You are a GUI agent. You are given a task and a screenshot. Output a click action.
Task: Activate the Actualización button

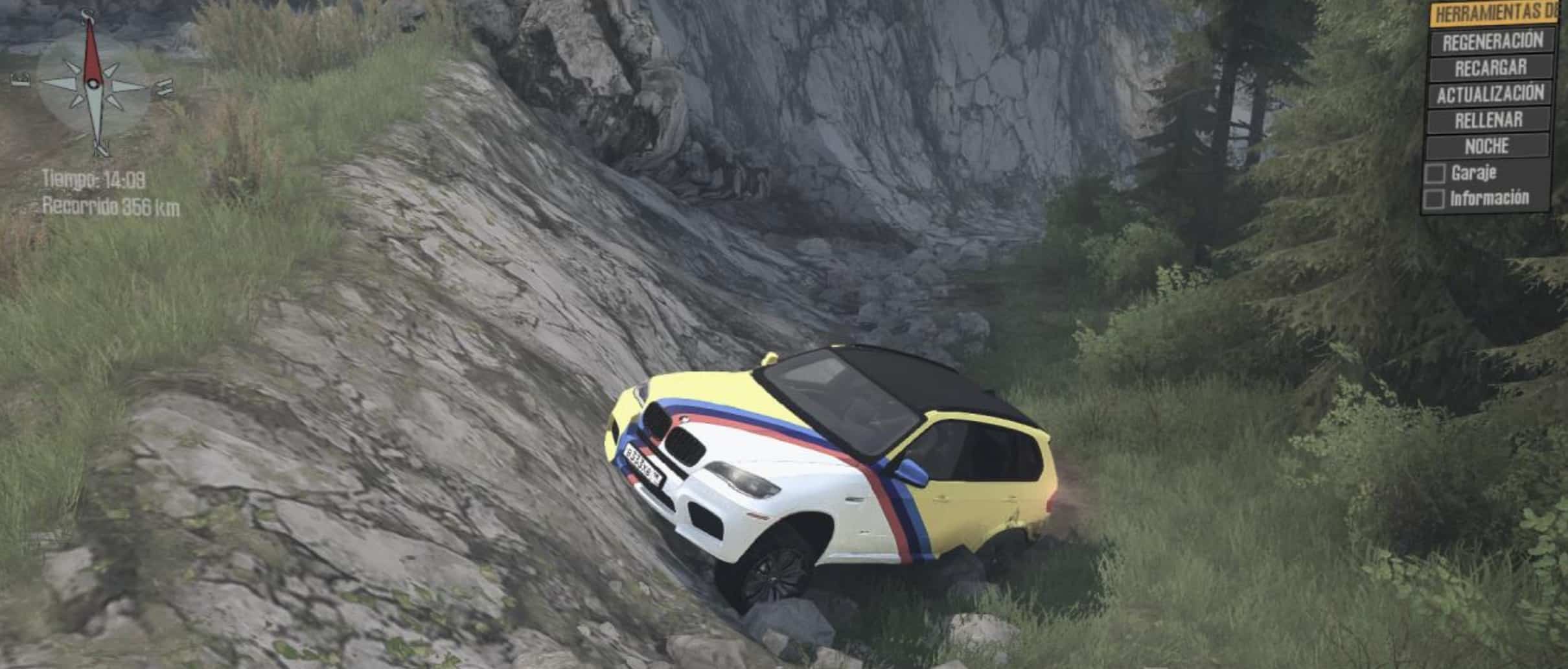(x=1490, y=94)
